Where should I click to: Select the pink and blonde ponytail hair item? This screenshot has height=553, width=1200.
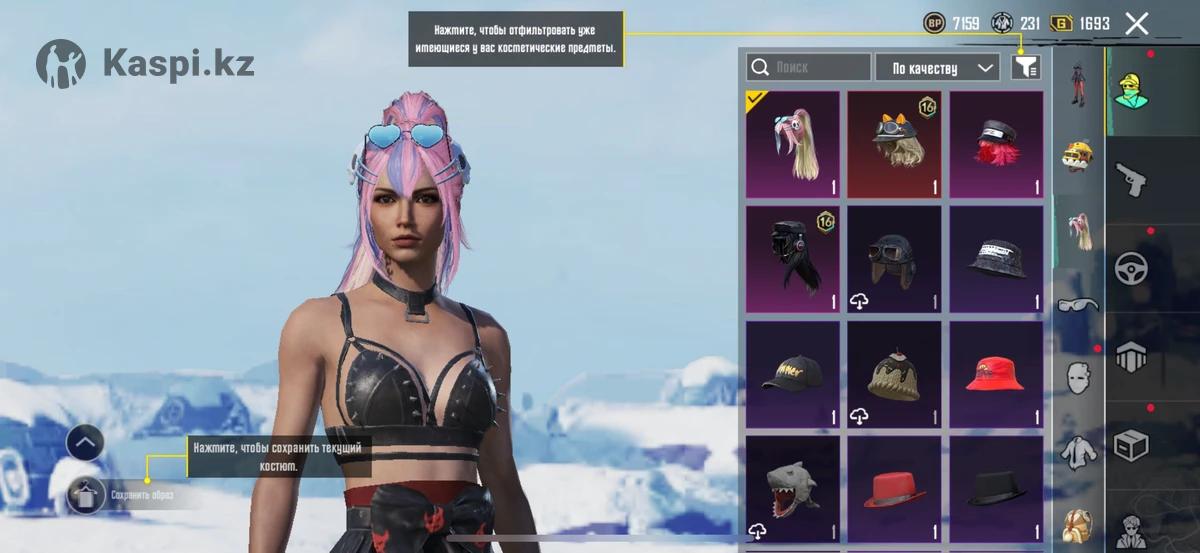(x=793, y=144)
